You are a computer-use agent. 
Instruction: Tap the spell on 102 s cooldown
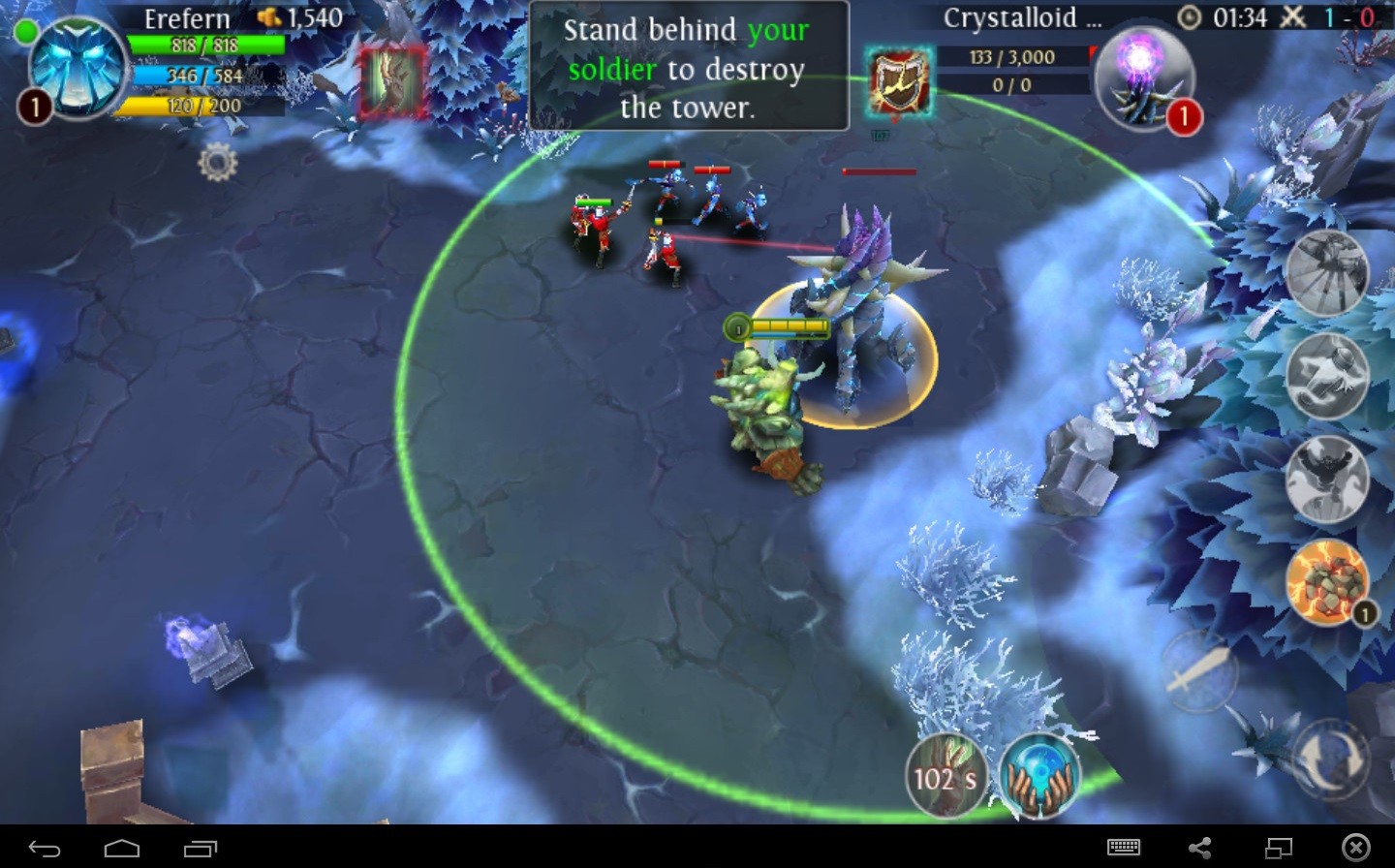[x=945, y=775]
